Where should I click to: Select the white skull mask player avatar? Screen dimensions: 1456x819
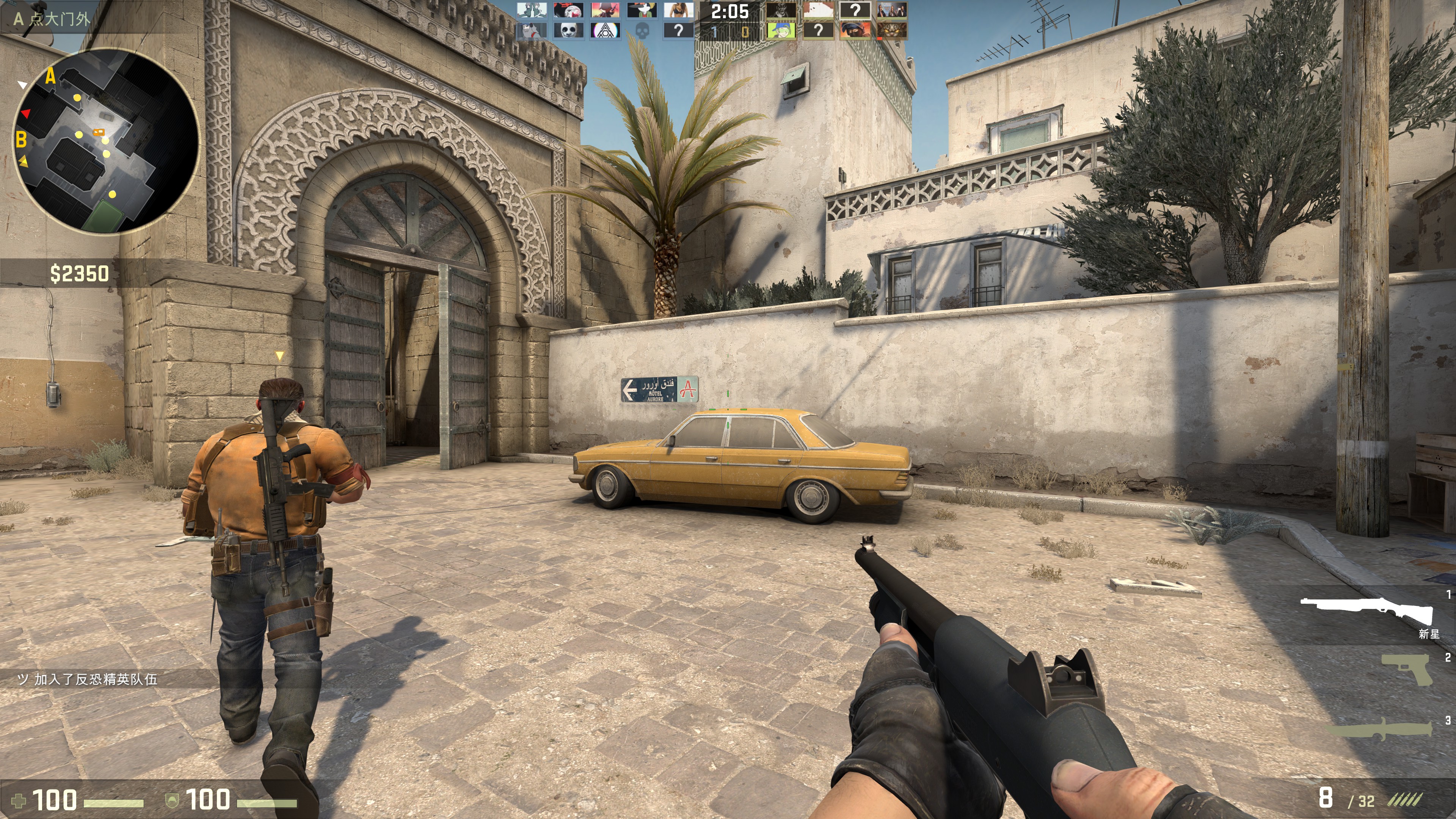coord(568,30)
